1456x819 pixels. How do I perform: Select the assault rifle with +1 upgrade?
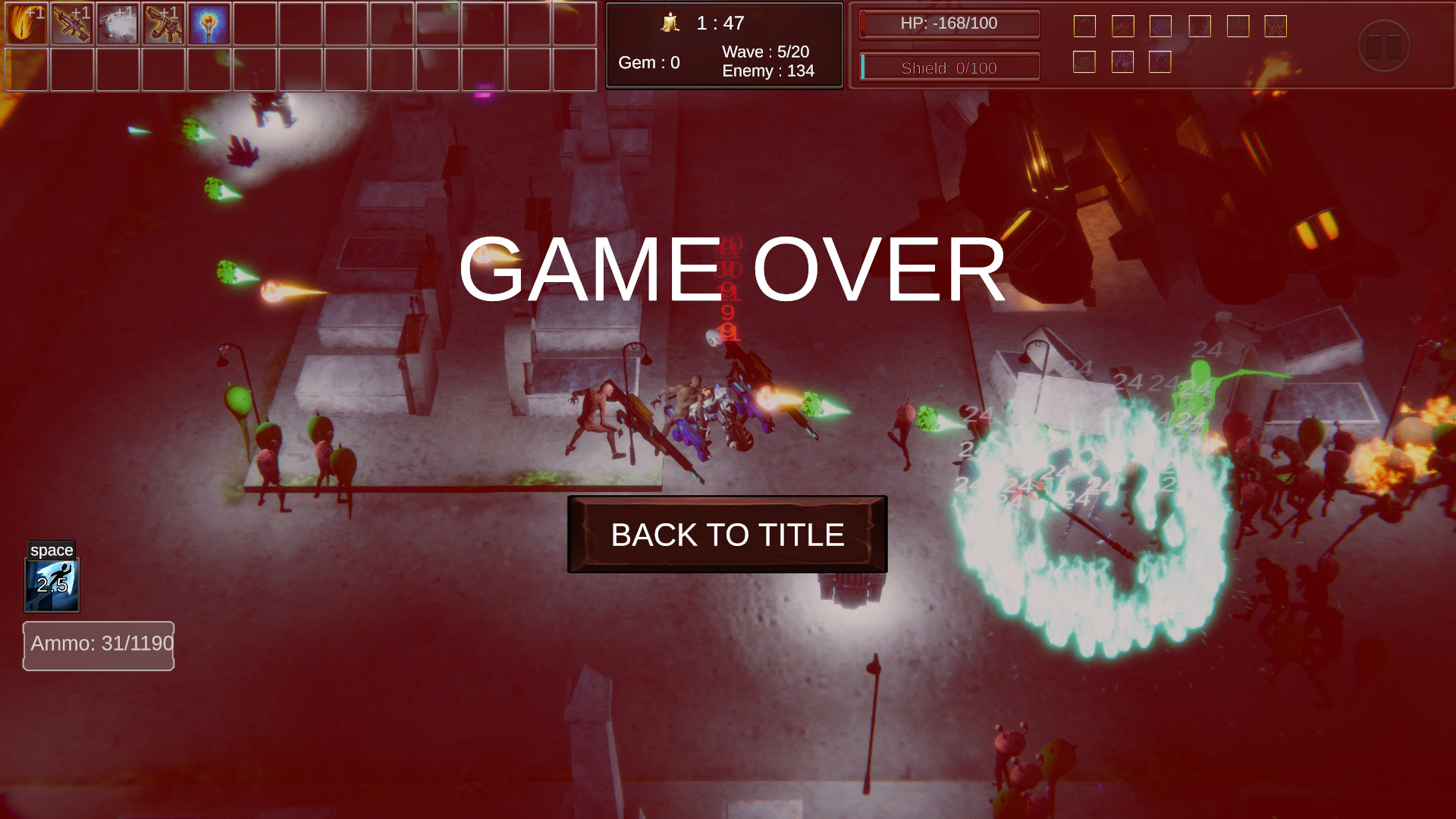point(72,23)
